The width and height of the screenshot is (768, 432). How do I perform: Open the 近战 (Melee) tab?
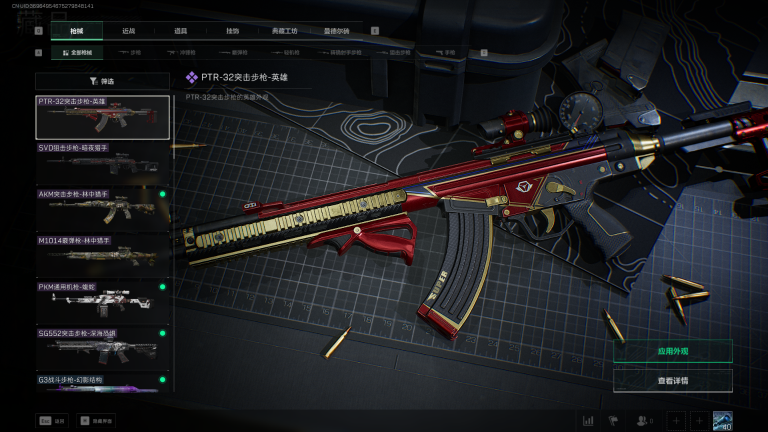pos(129,31)
